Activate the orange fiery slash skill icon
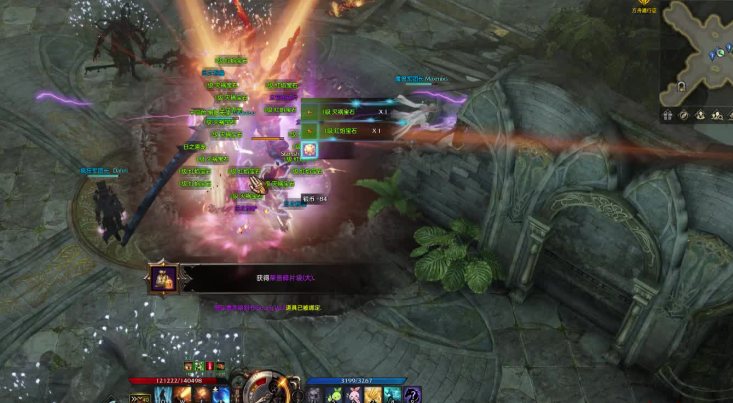The image size is (733, 403). point(181,396)
